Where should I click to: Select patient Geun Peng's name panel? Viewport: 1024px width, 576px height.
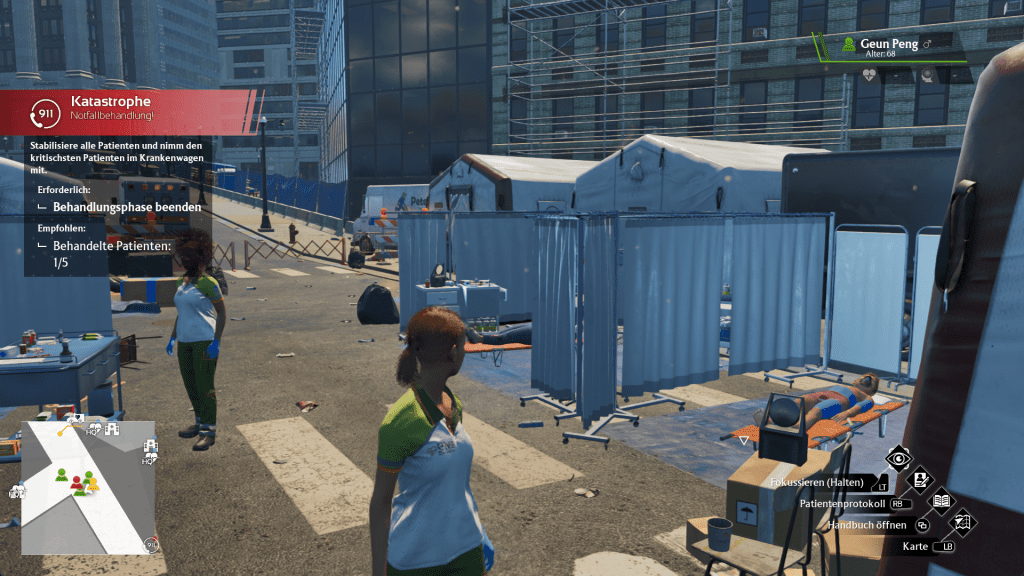(888, 47)
